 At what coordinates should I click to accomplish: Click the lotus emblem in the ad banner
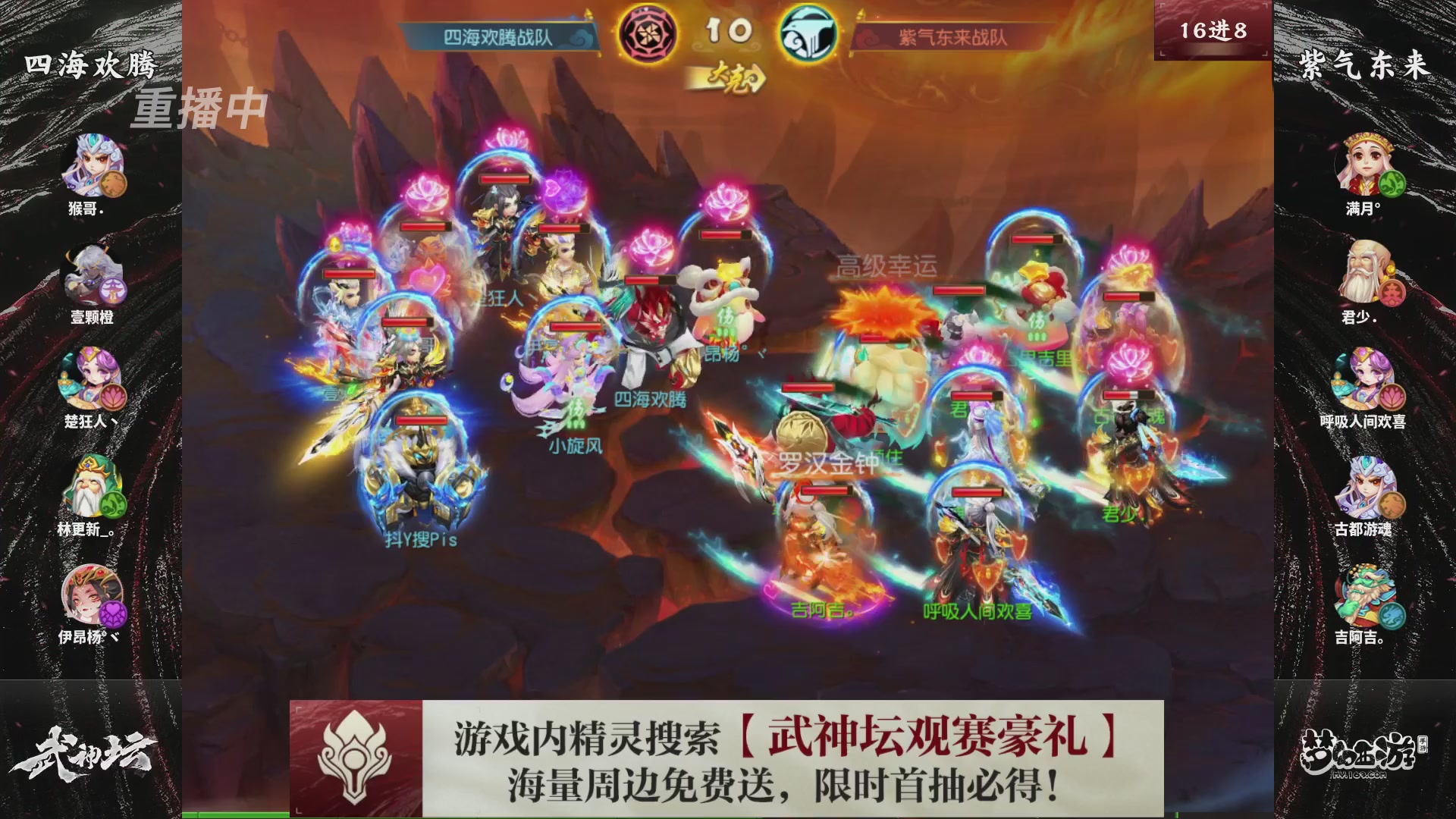coord(356,758)
